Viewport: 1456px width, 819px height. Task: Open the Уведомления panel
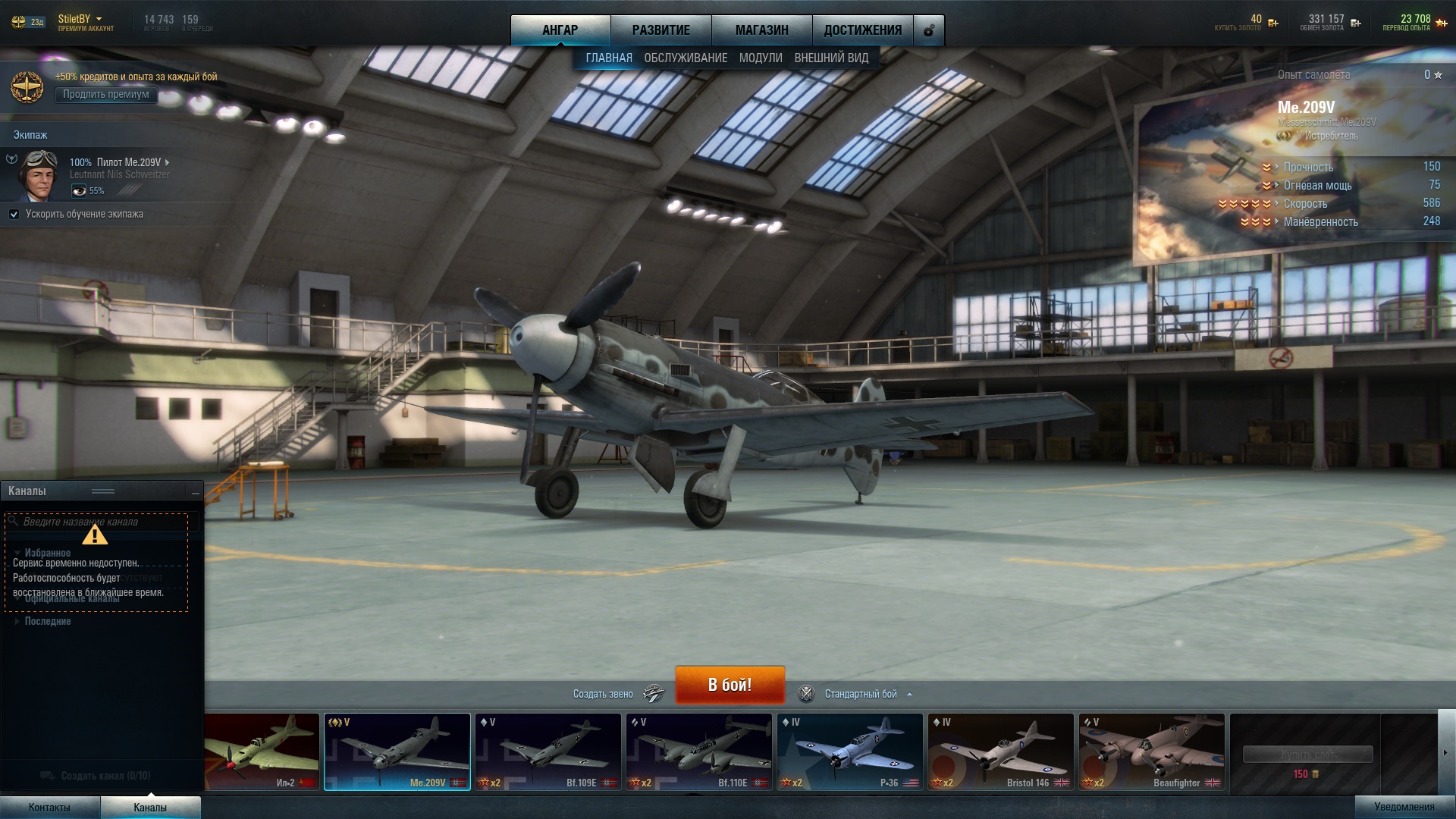pyautogui.click(x=1404, y=807)
